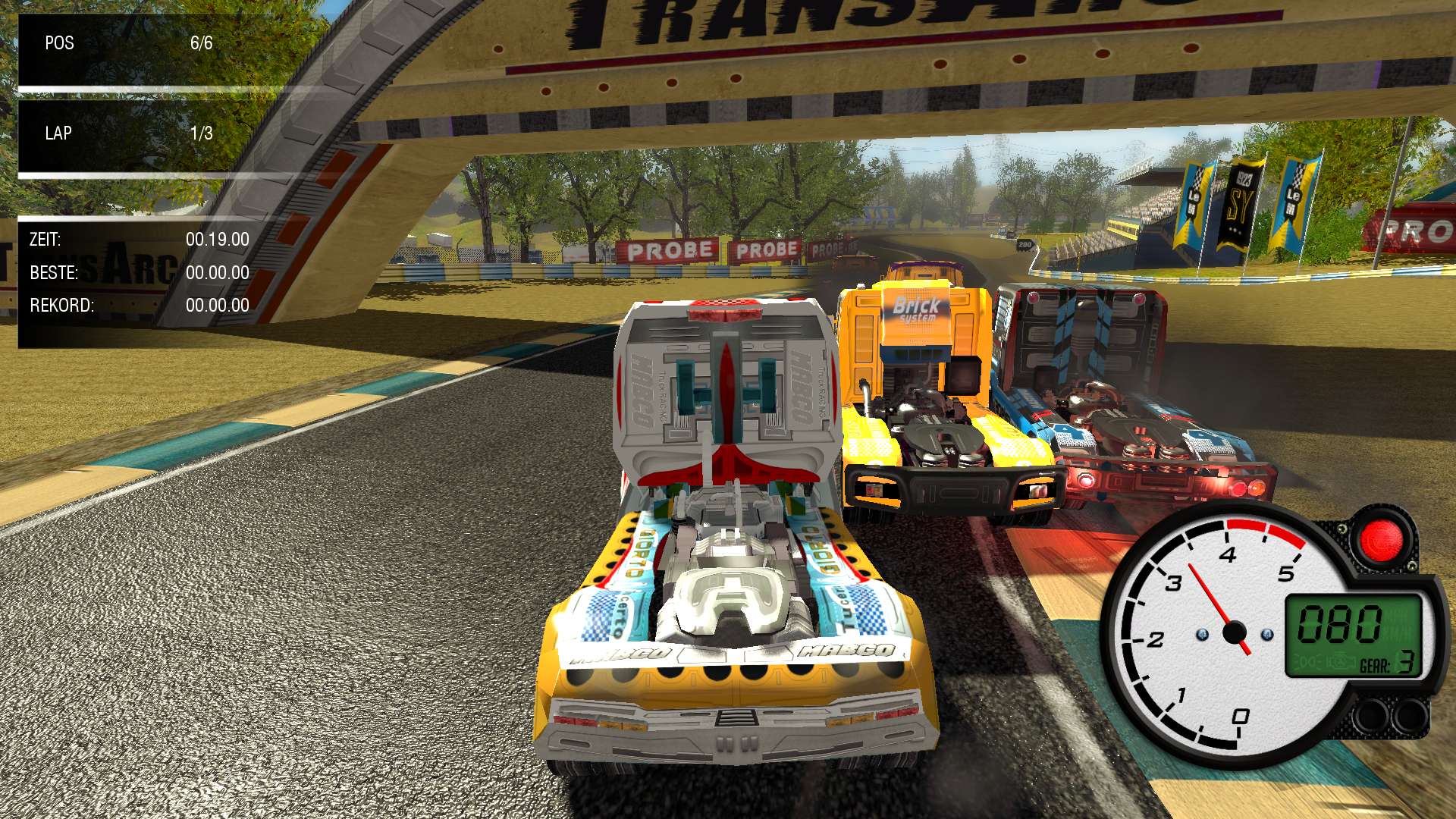
Task: Click the REKORD time display
Action: (x=136, y=305)
